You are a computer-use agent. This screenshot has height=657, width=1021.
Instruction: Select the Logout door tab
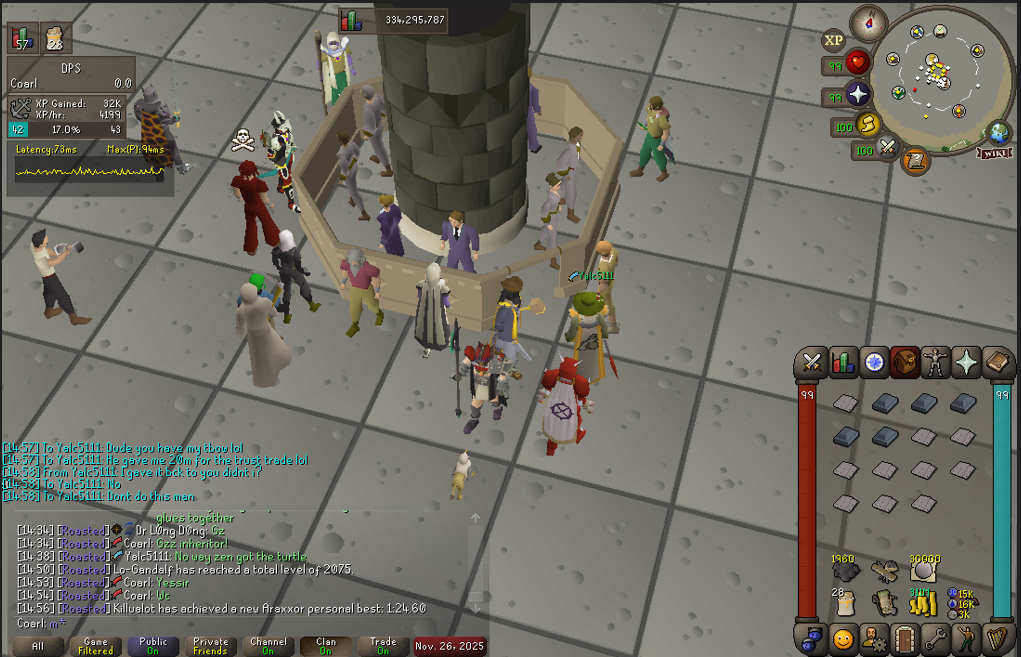coord(905,638)
